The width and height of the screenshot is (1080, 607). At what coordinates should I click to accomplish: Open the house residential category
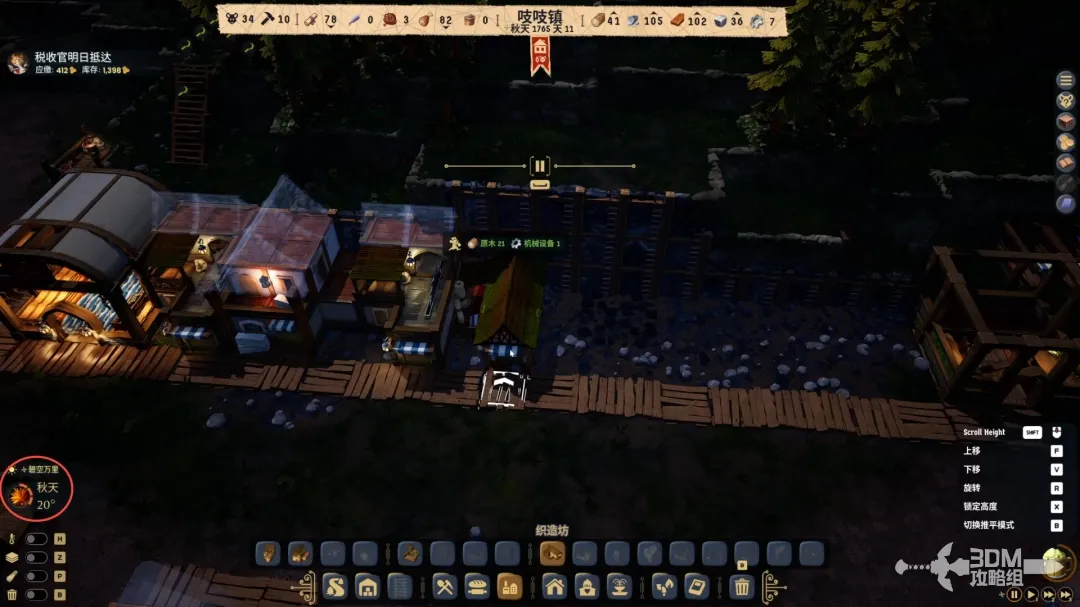click(555, 586)
